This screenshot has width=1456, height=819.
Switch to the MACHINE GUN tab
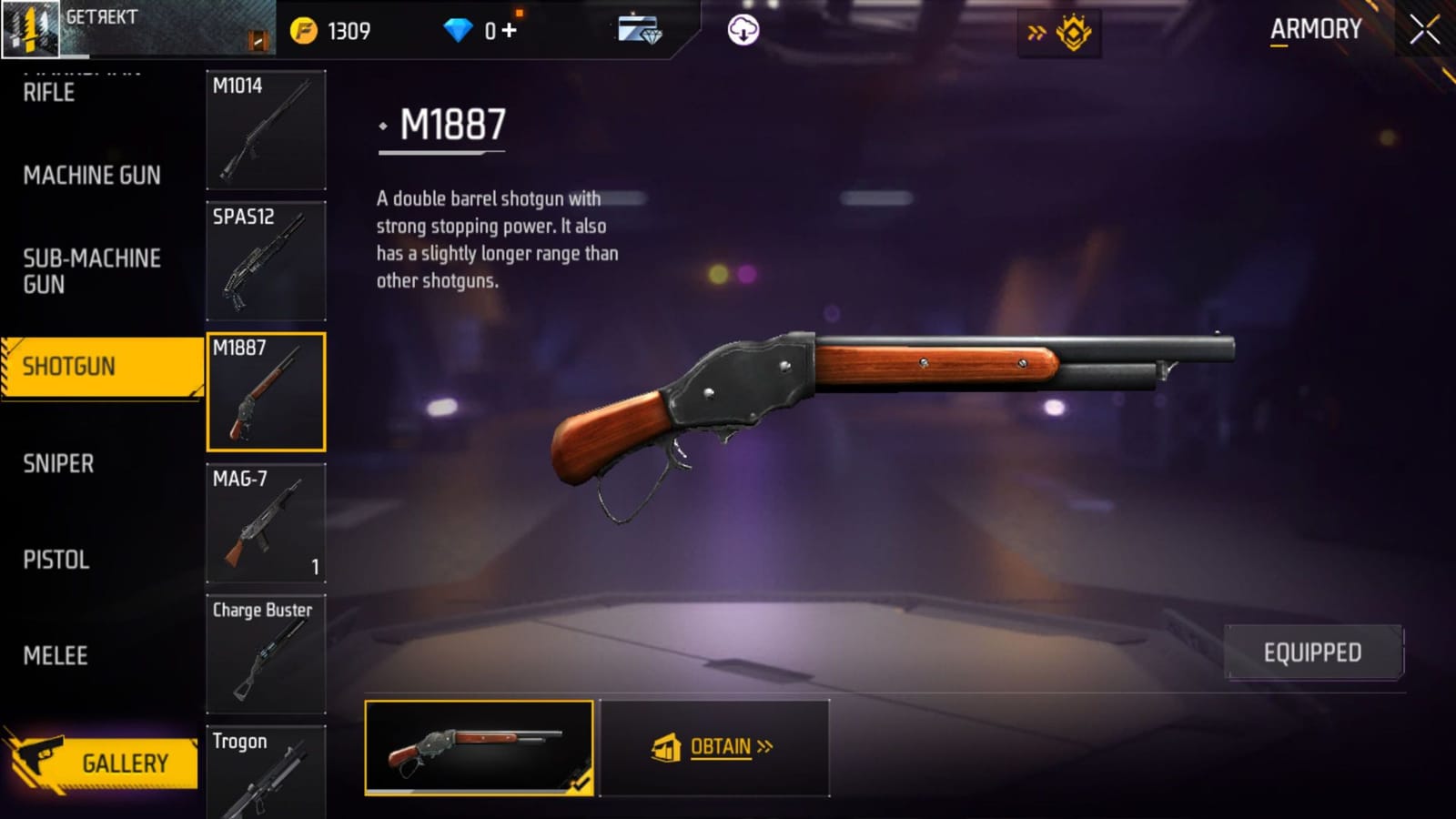(x=91, y=176)
